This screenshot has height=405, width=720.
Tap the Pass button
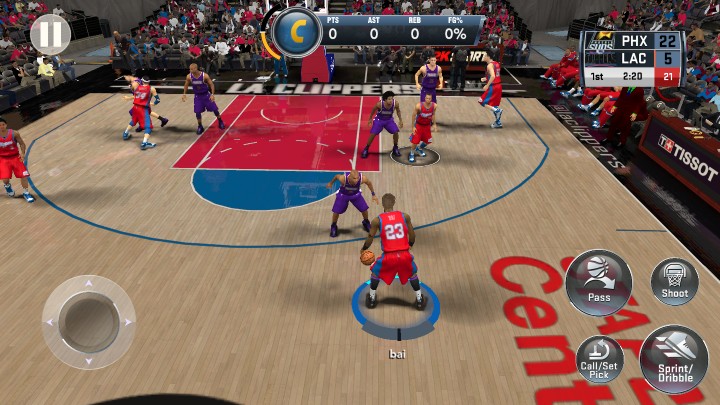coord(599,282)
